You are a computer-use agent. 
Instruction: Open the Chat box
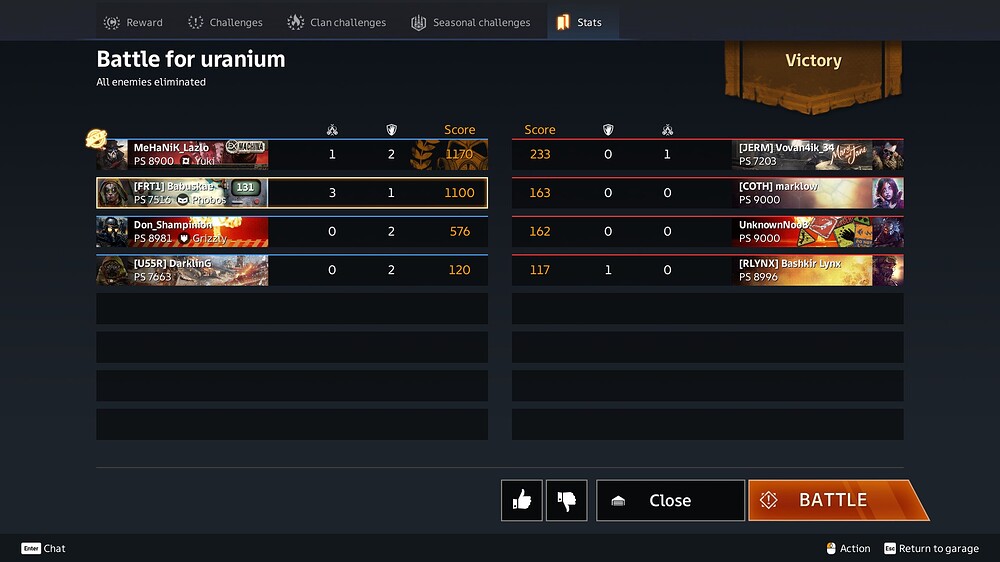44,548
